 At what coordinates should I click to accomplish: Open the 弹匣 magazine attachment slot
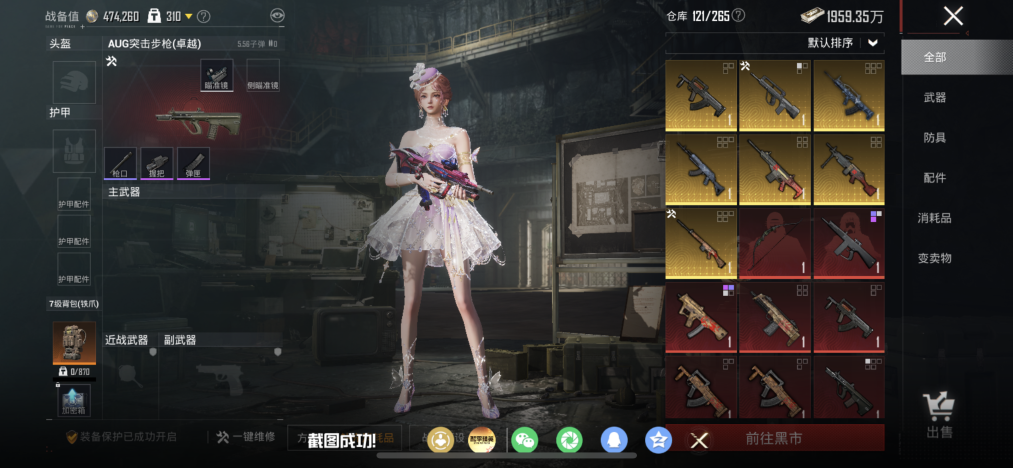point(193,163)
